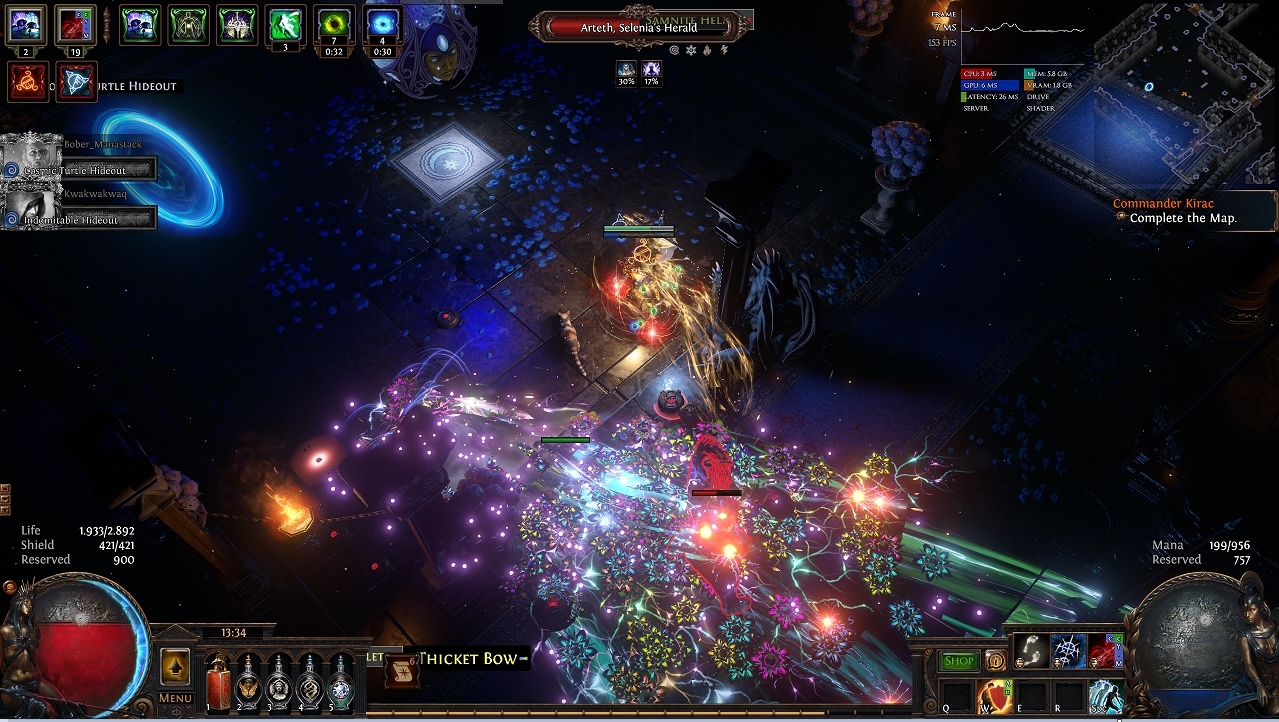
Task: Open the green Shop button
Action: (959, 661)
